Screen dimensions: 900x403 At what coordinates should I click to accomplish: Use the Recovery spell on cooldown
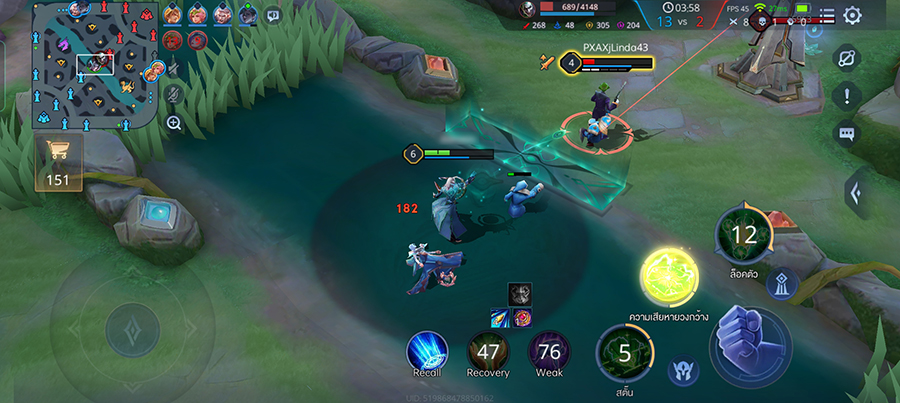[x=488, y=351]
